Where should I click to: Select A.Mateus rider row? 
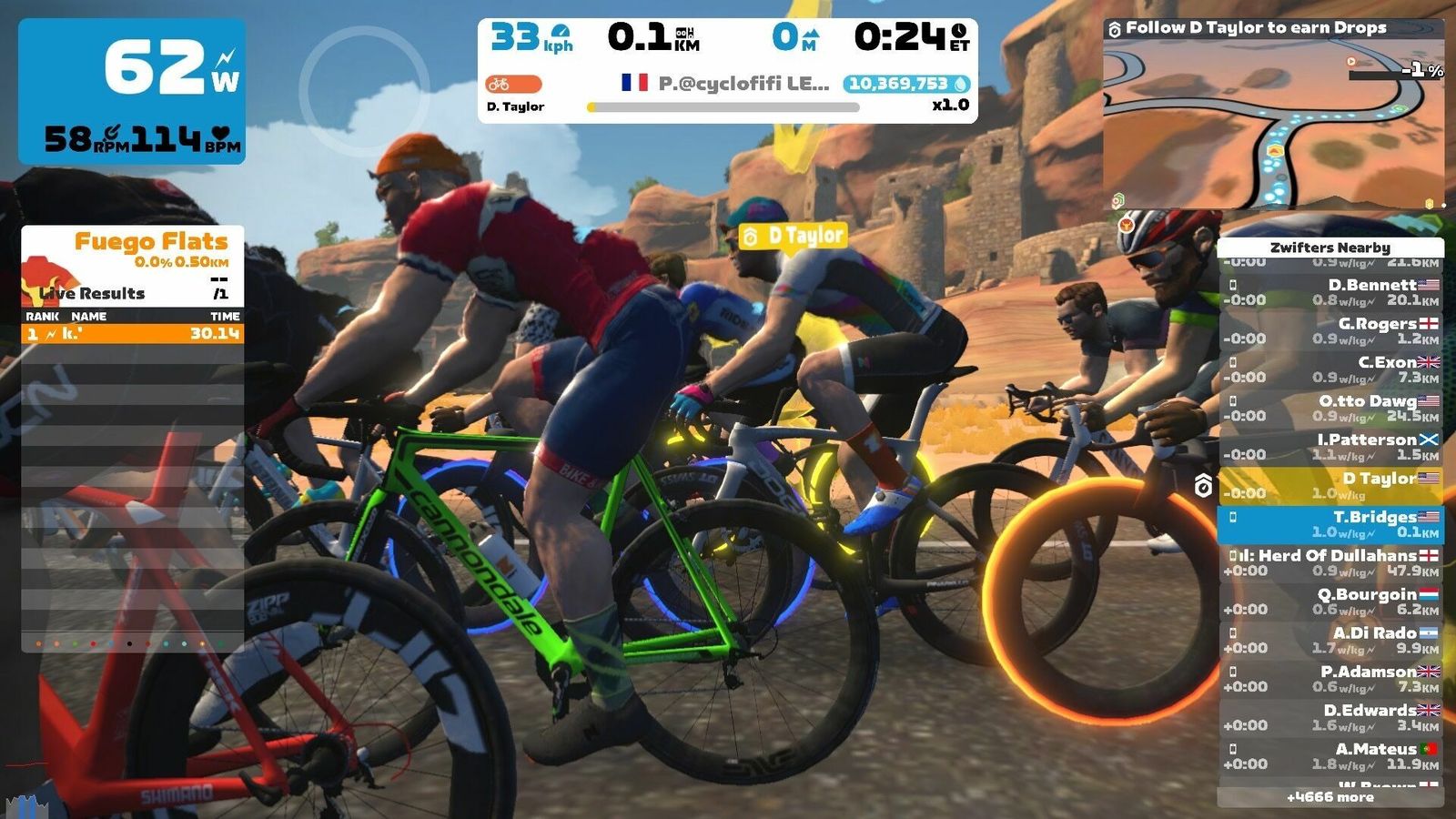pos(1330,756)
